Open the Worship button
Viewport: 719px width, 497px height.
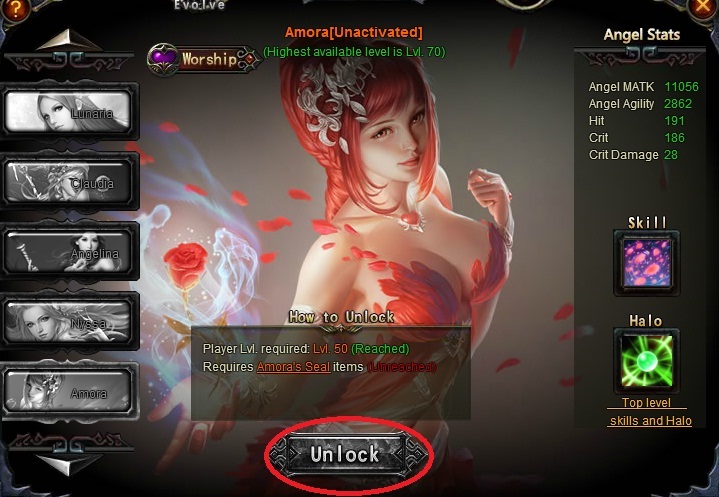tap(203, 59)
